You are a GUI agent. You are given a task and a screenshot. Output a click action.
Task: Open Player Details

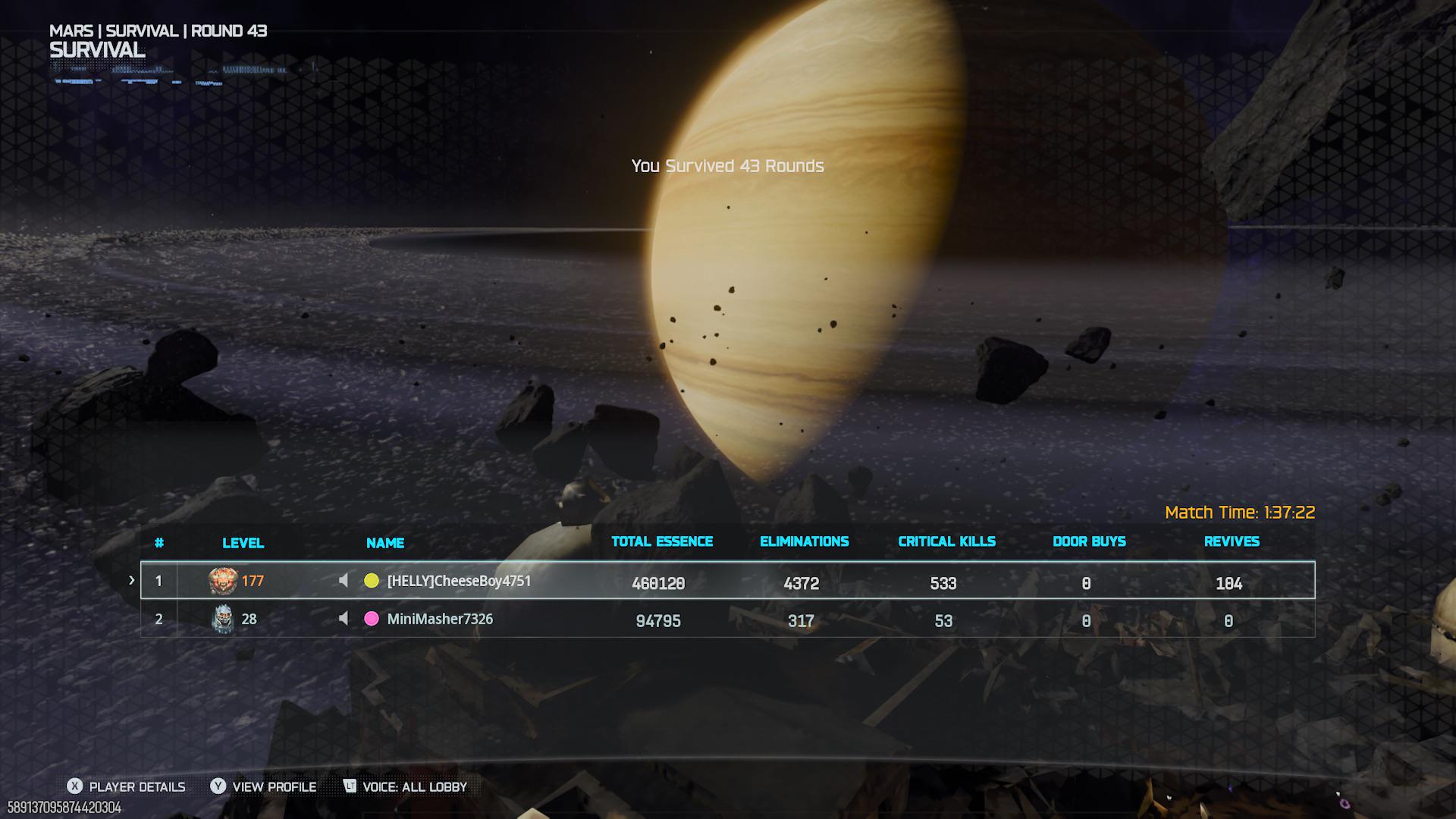point(127,786)
